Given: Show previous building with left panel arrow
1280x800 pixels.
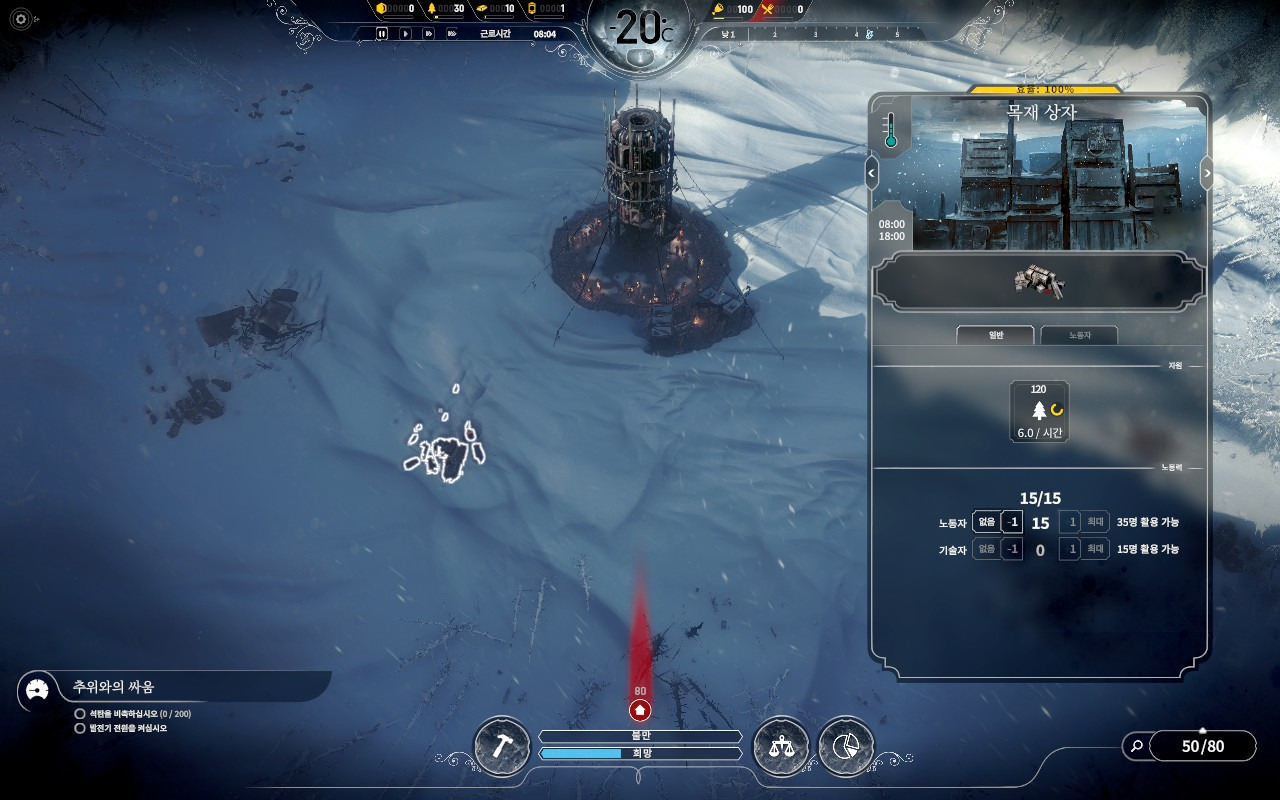Looking at the screenshot, I should (871, 173).
